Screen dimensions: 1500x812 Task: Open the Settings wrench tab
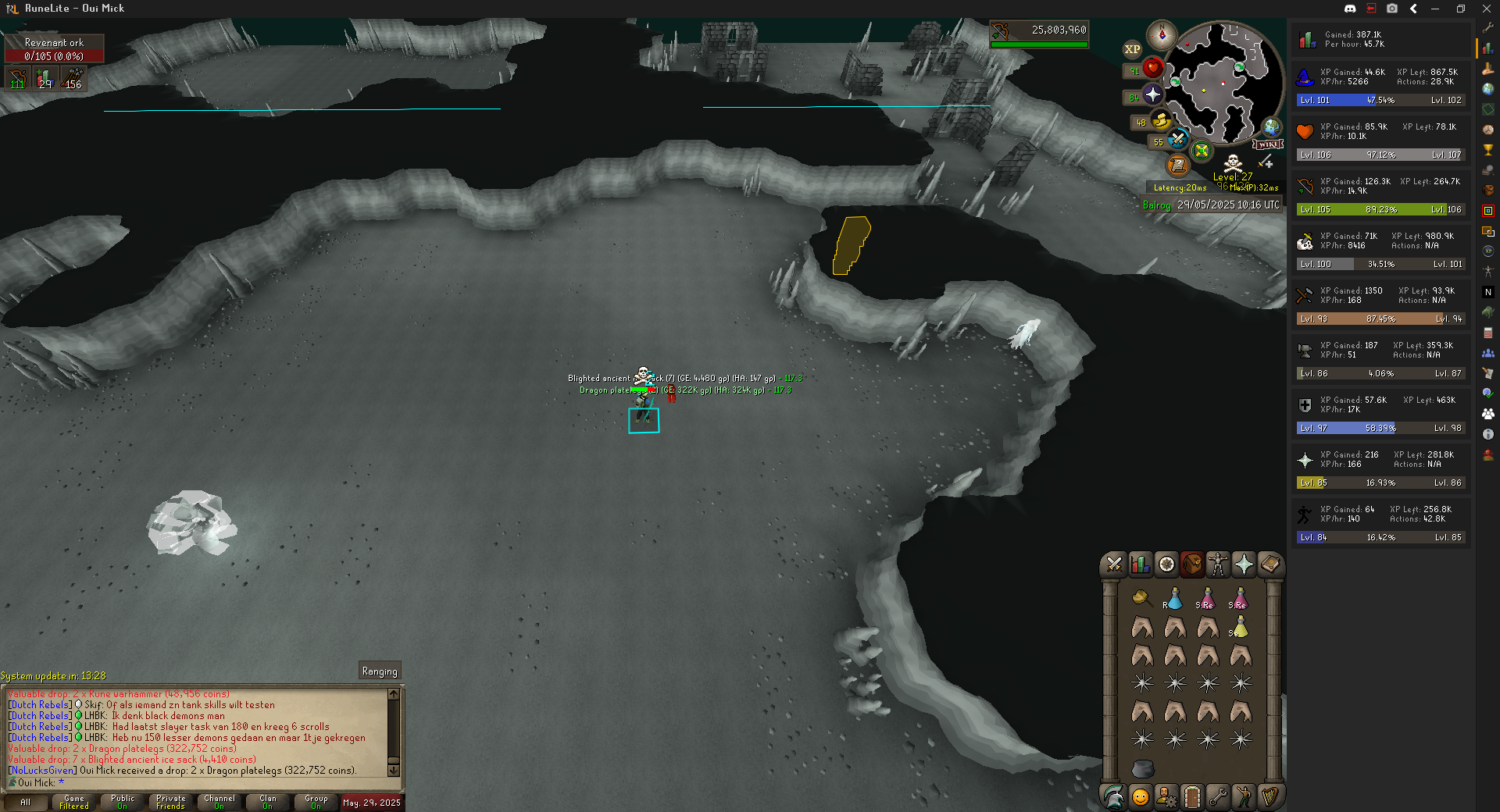point(1217,796)
